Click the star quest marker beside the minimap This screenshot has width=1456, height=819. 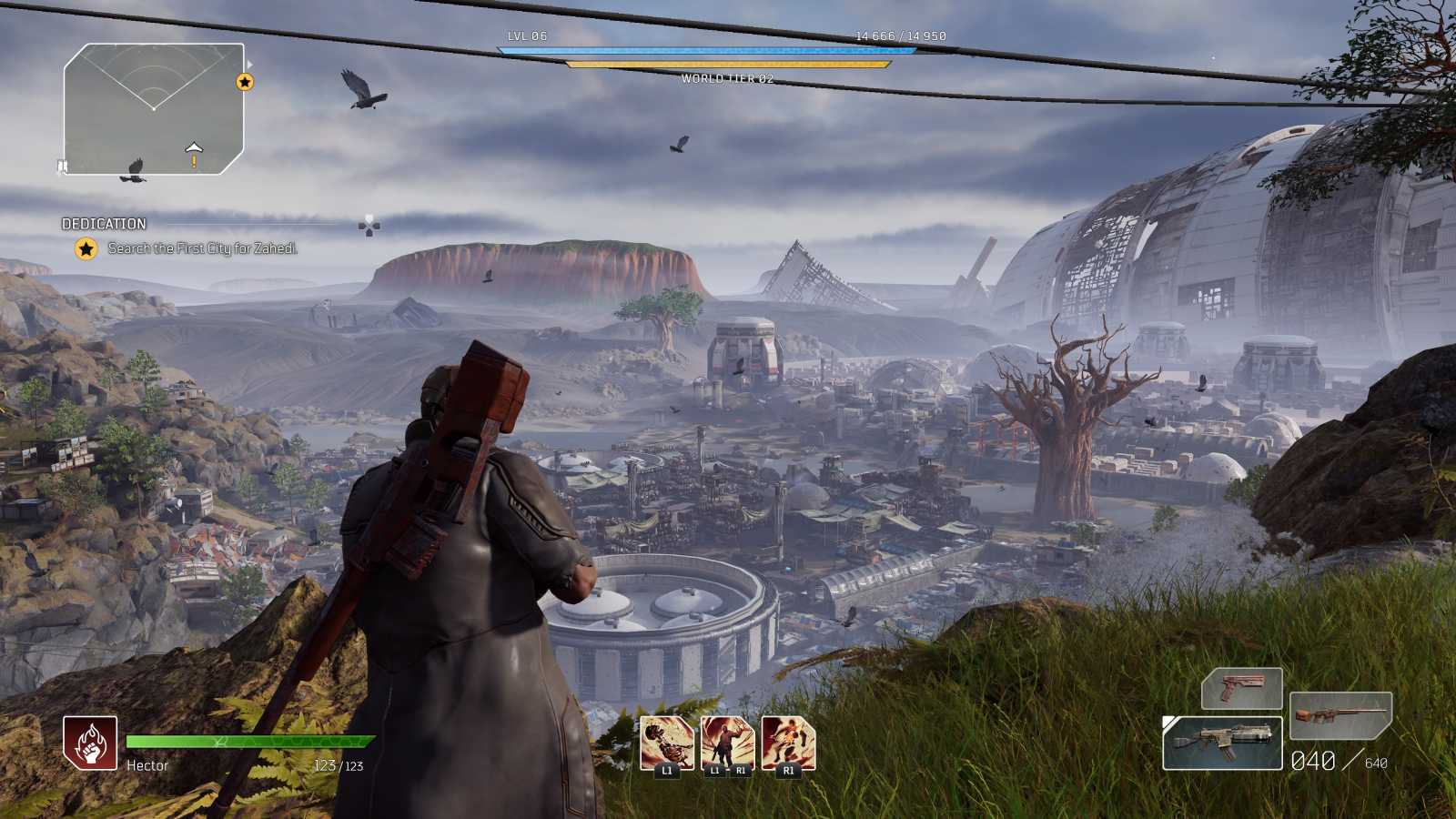click(x=244, y=82)
